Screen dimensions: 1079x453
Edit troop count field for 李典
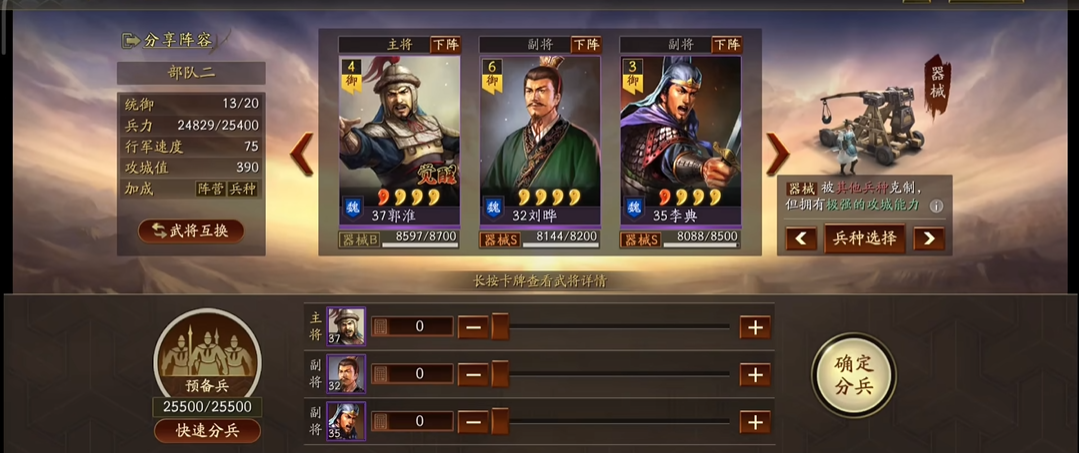coord(420,421)
